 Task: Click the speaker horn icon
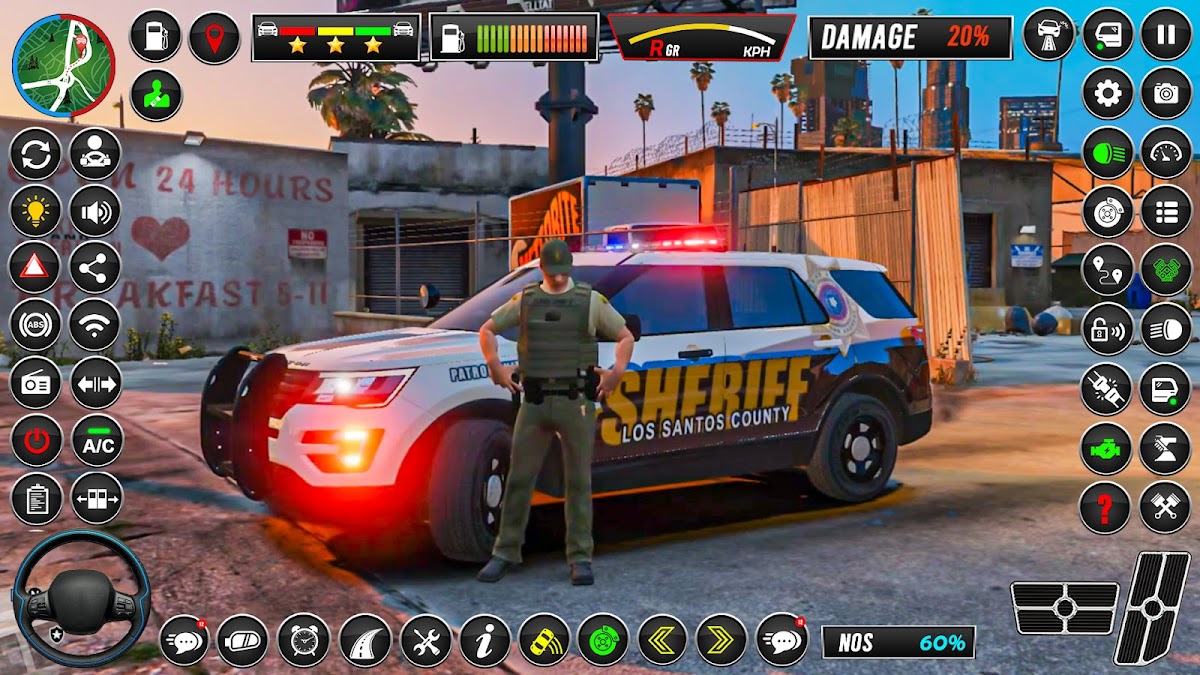[x=95, y=210]
